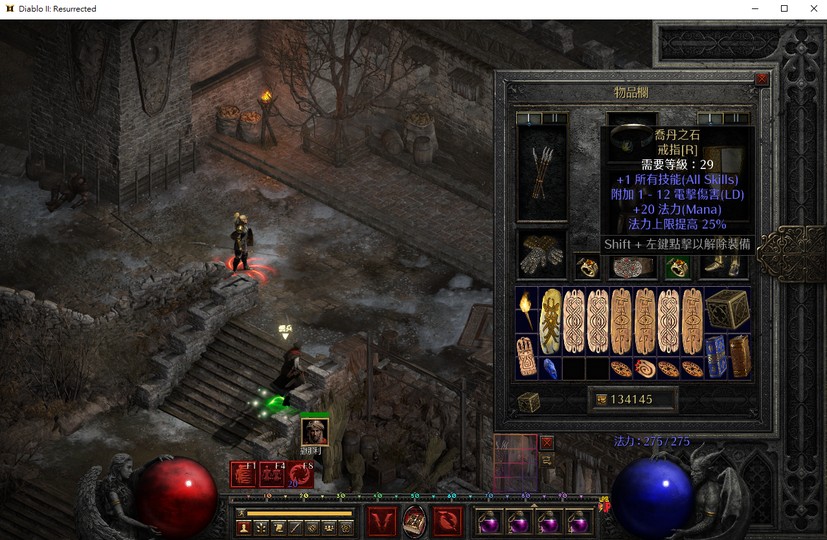Click the highlighted Stone of Jordan ring

coord(678,268)
